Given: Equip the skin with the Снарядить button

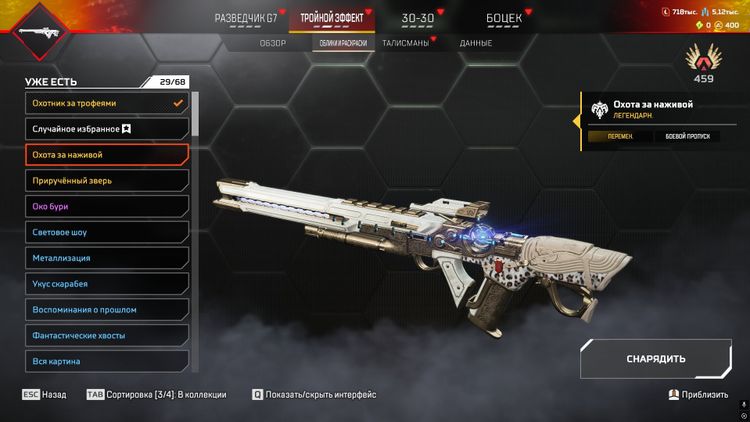Looking at the screenshot, I should click(x=655, y=358).
